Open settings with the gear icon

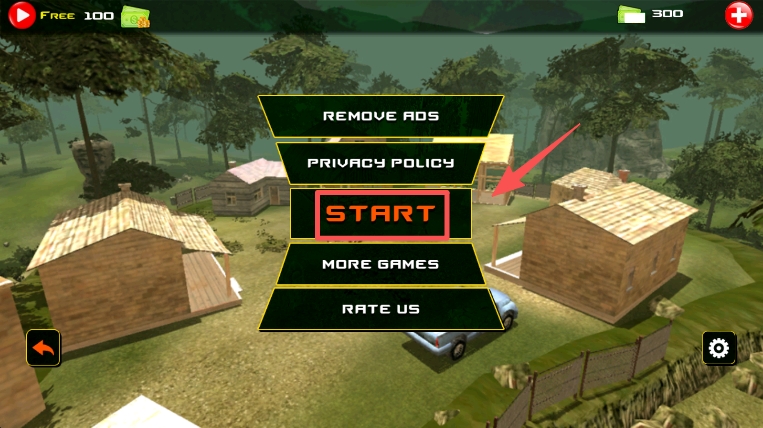(x=719, y=348)
